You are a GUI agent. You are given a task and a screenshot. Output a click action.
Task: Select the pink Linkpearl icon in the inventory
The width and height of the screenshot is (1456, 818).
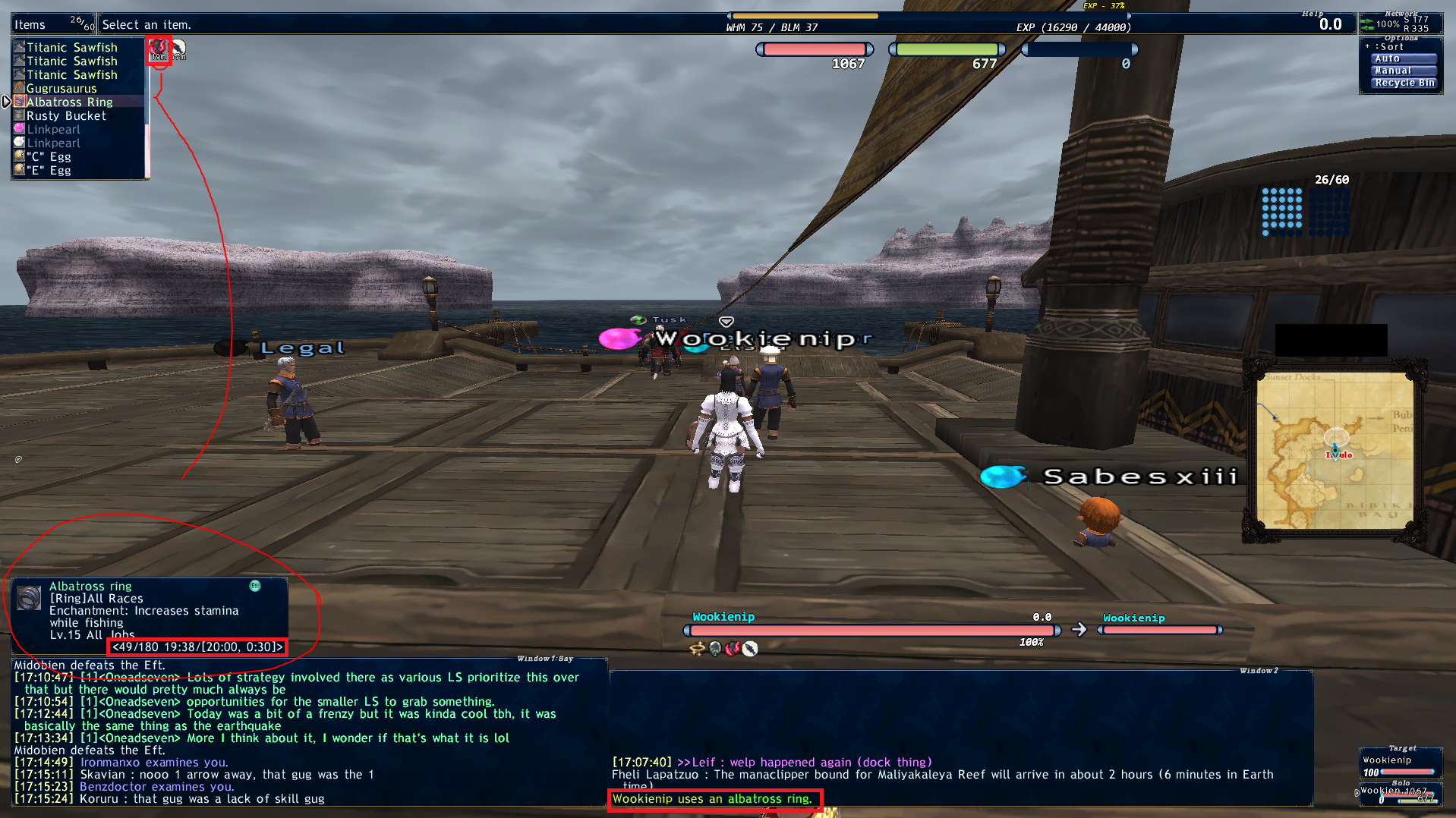pyautogui.click(x=18, y=129)
